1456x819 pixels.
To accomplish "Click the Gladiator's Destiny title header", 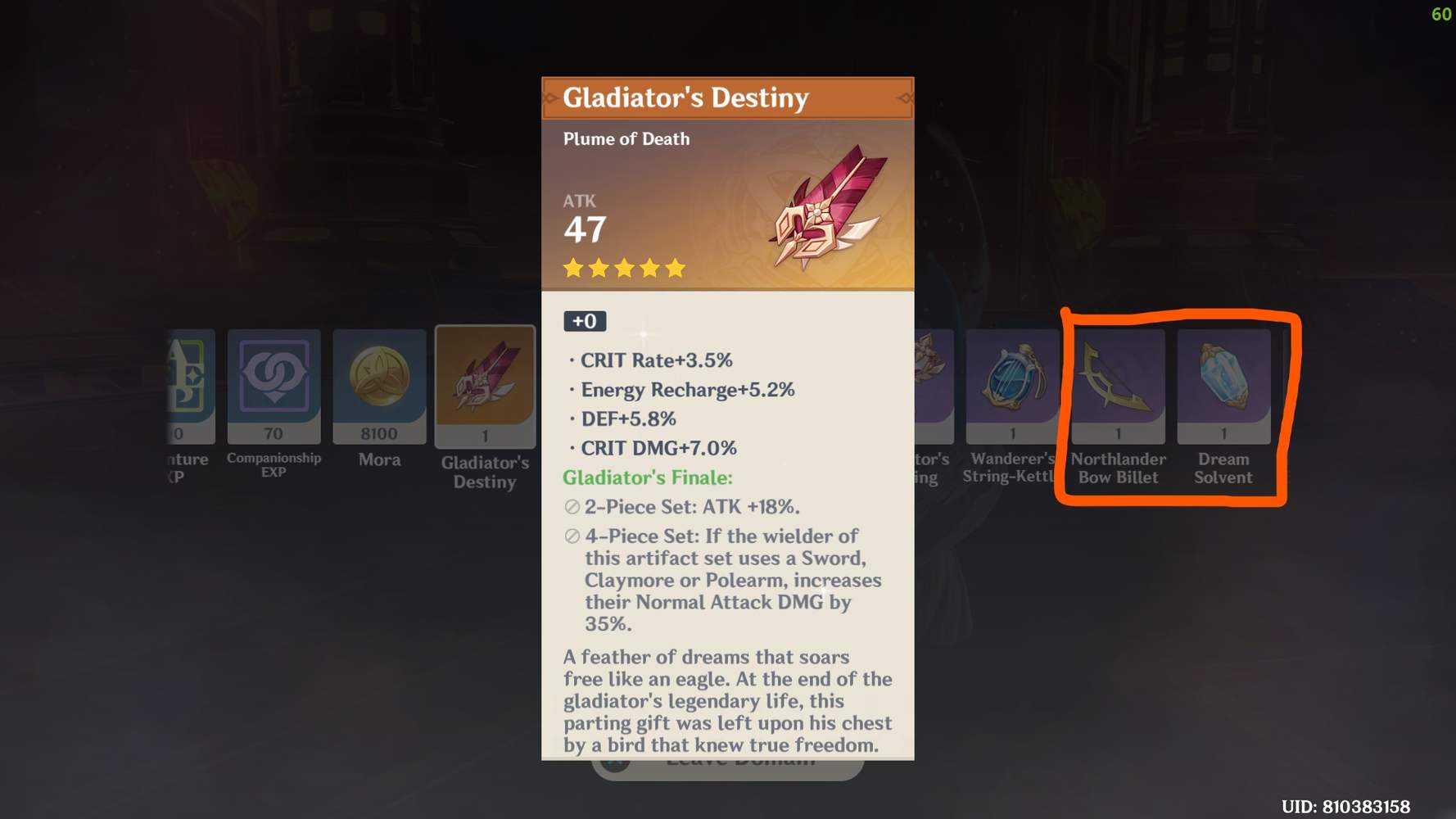I will pos(686,98).
